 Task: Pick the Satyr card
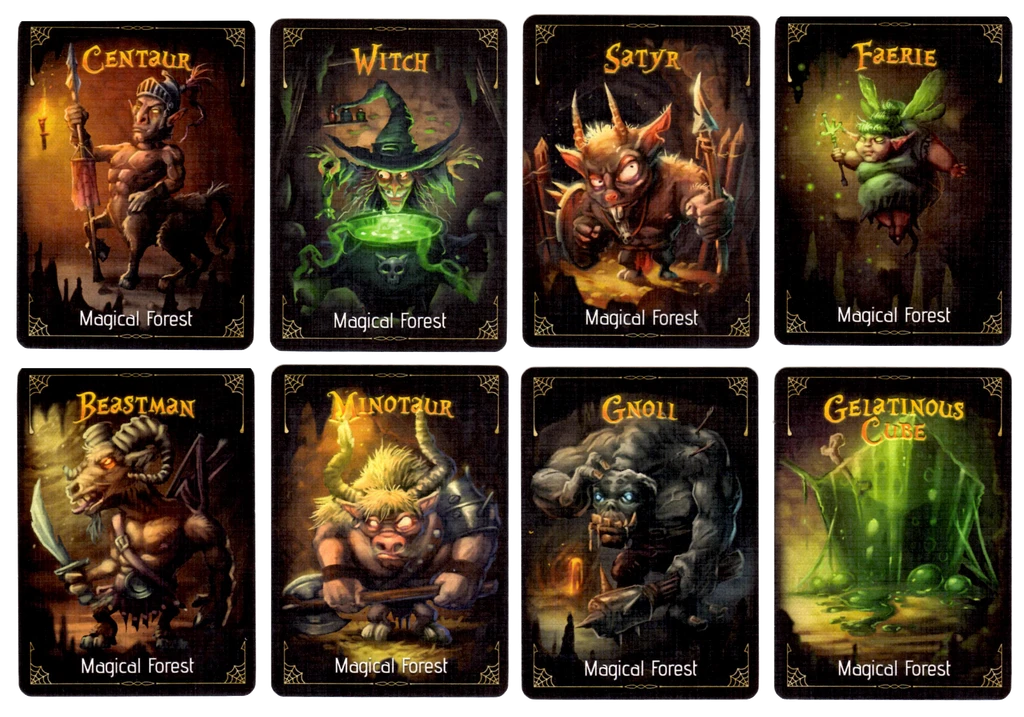[641, 181]
